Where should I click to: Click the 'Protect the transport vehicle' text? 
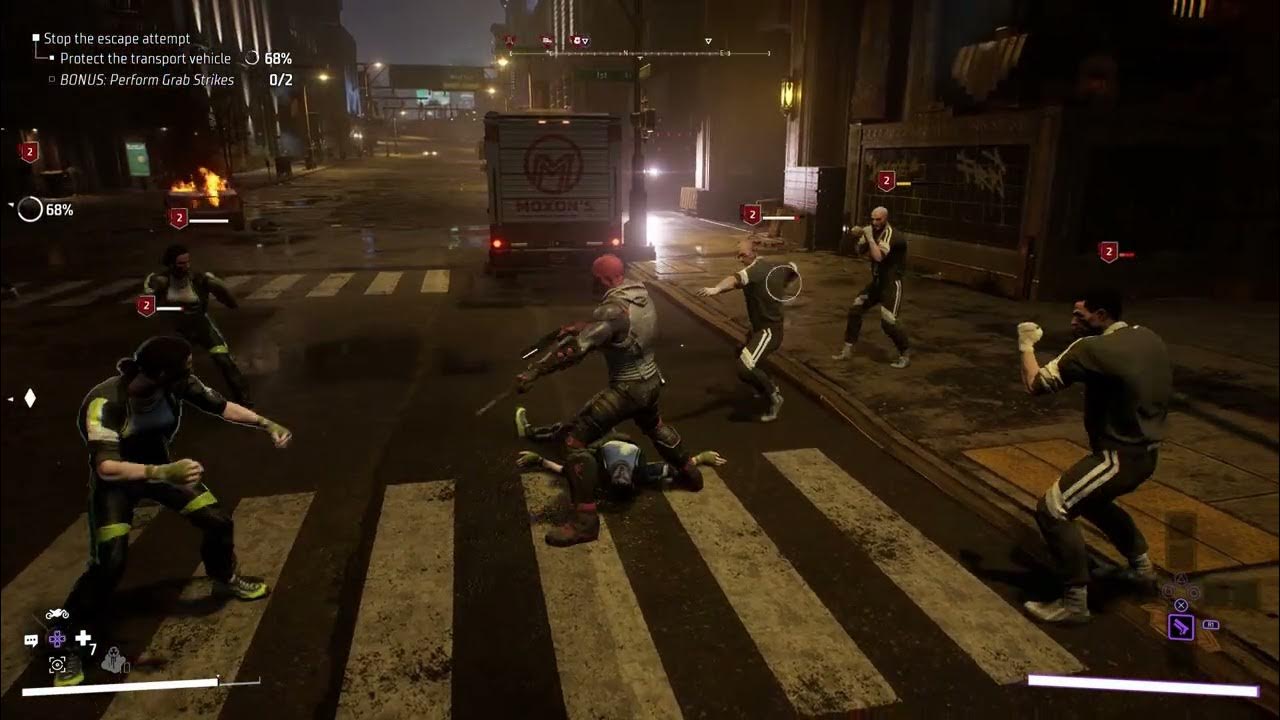tap(146, 58)
